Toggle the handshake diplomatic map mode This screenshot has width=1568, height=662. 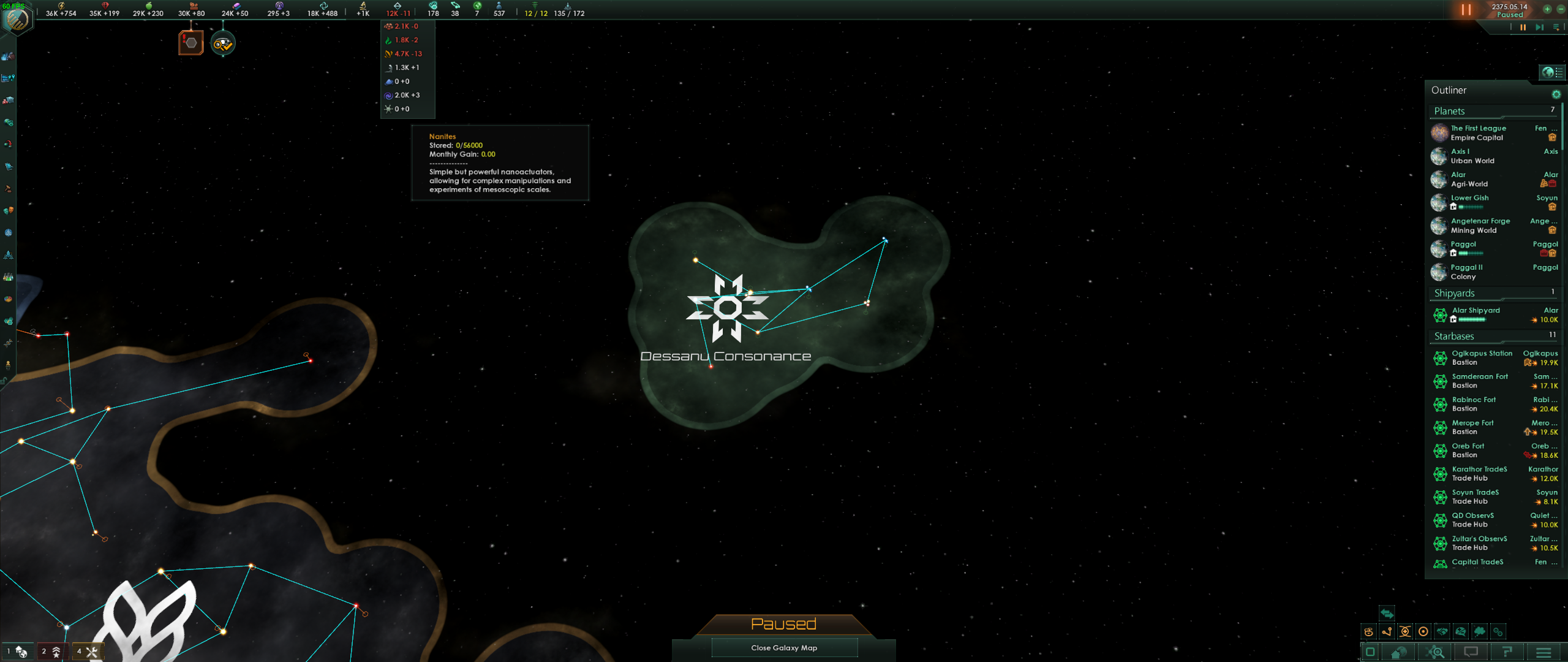[1442, 631]
